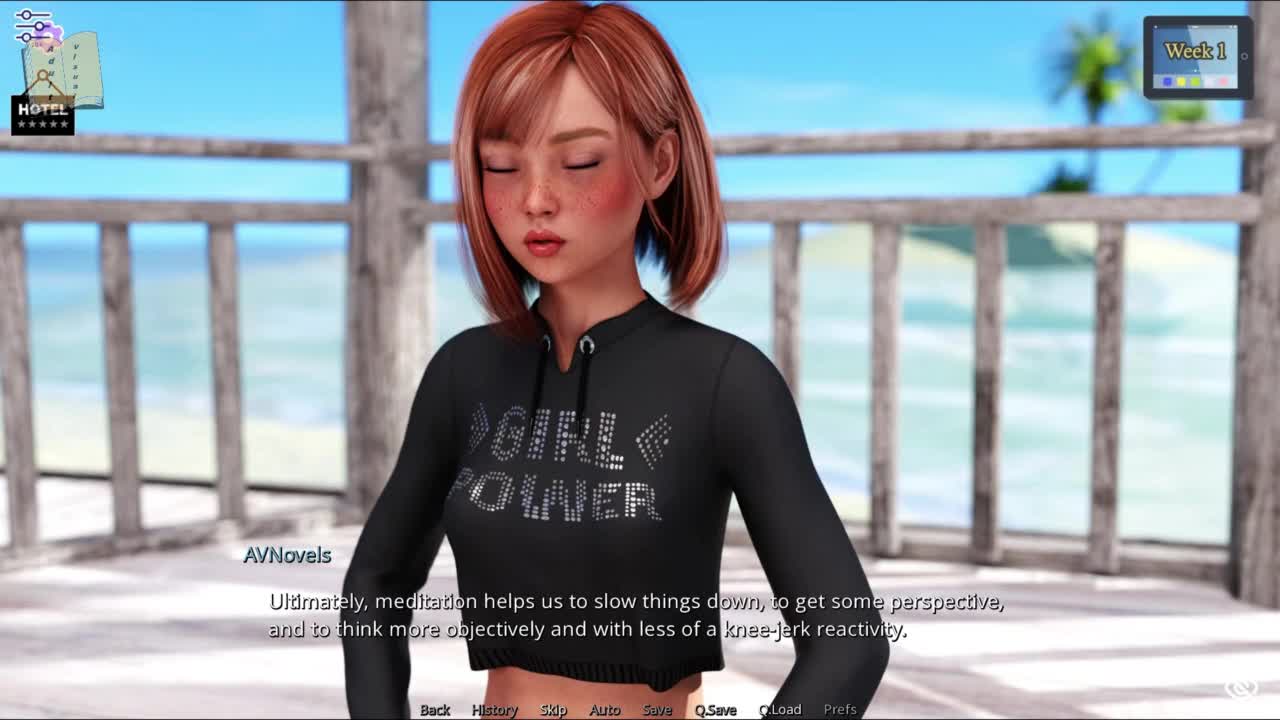
Task: Open the Save game screen
Action: (x=657, y=709)
